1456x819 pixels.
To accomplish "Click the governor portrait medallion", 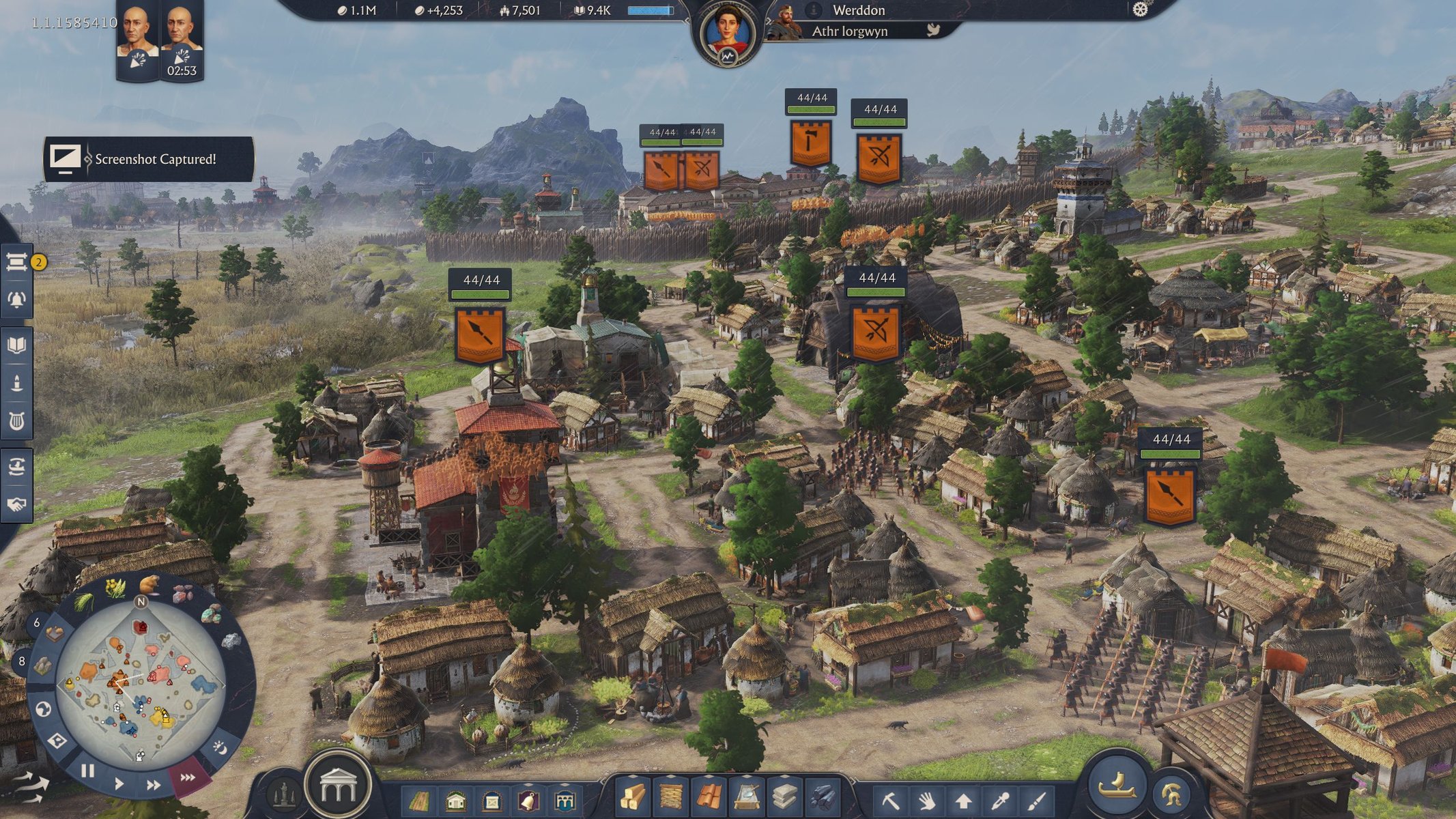I will [728, 33].
